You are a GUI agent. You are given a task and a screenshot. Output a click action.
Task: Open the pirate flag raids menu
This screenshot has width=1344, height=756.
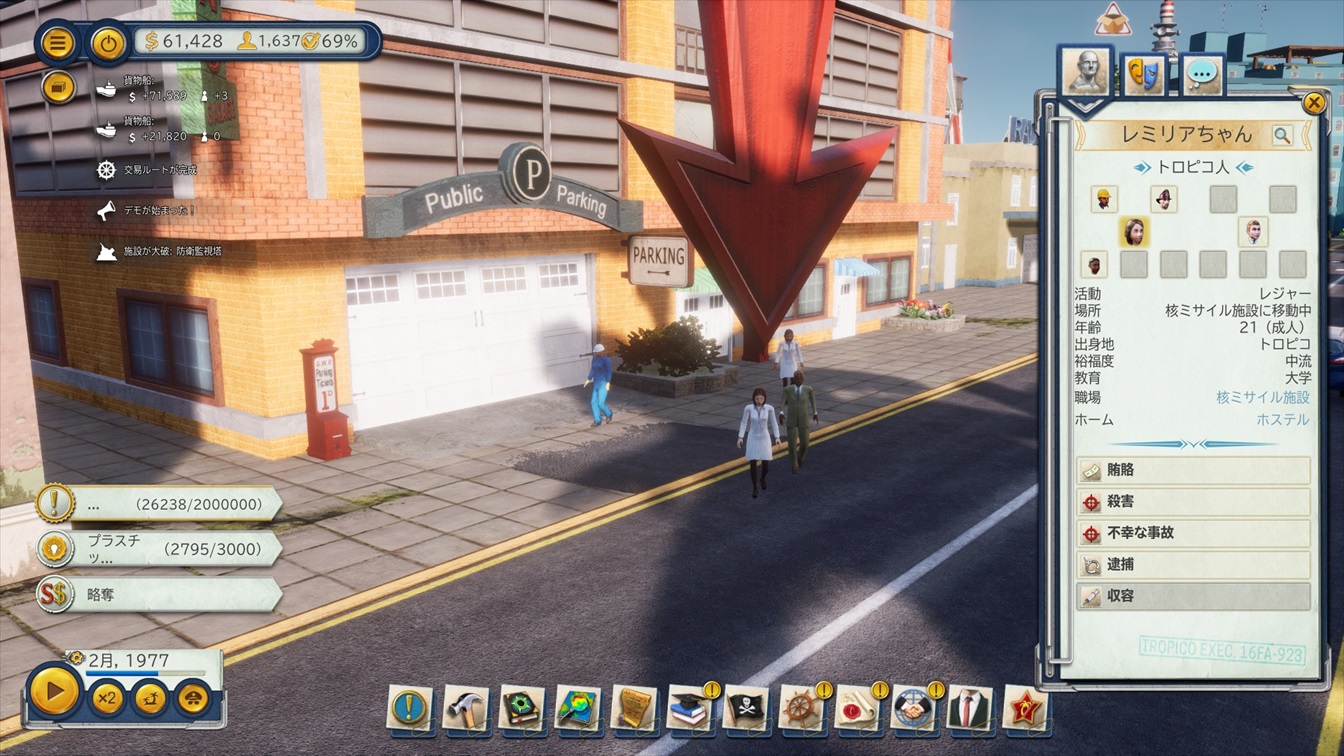point(745,707)
